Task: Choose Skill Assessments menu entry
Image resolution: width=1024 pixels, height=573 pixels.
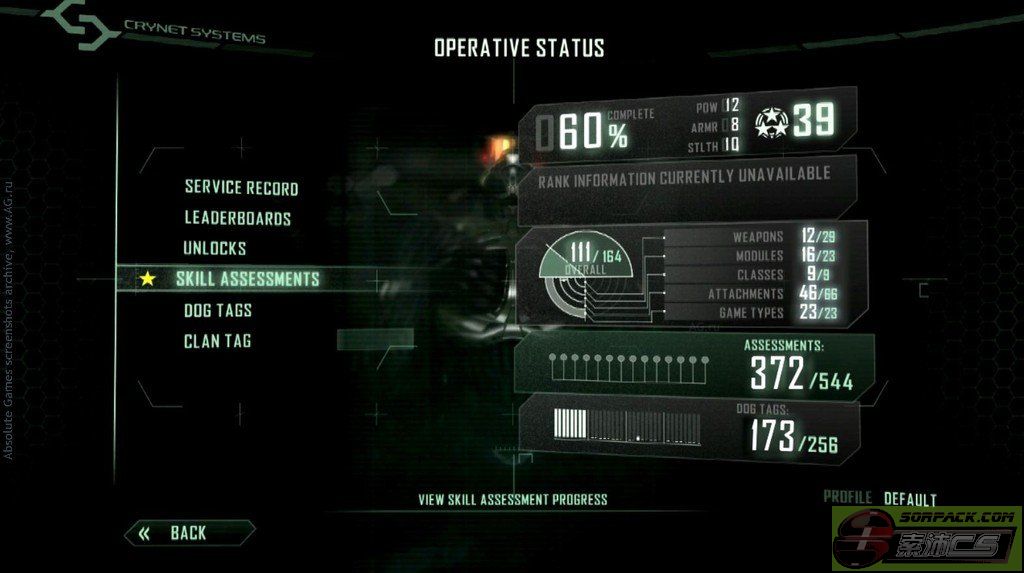Action: point(247,279)
